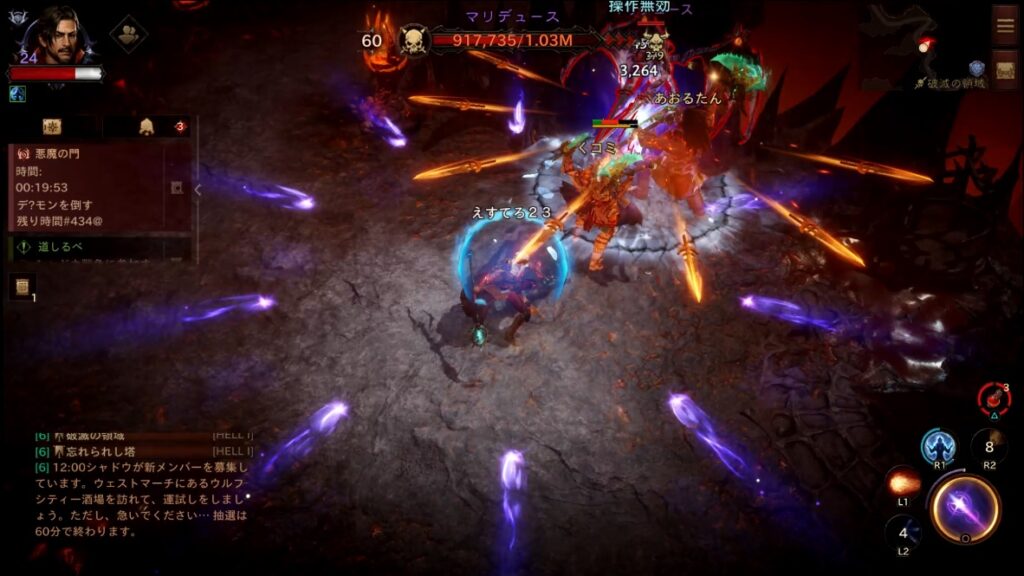Click the skill on 4-second cooldown
The height and width of the screenshot is (576, 1024).
coord(902,532)
